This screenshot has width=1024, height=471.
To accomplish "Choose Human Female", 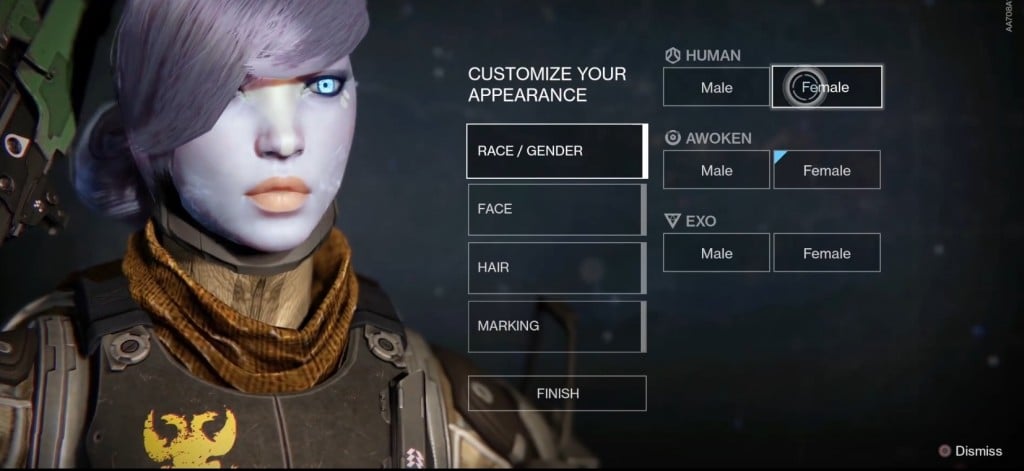I will 827,87.
